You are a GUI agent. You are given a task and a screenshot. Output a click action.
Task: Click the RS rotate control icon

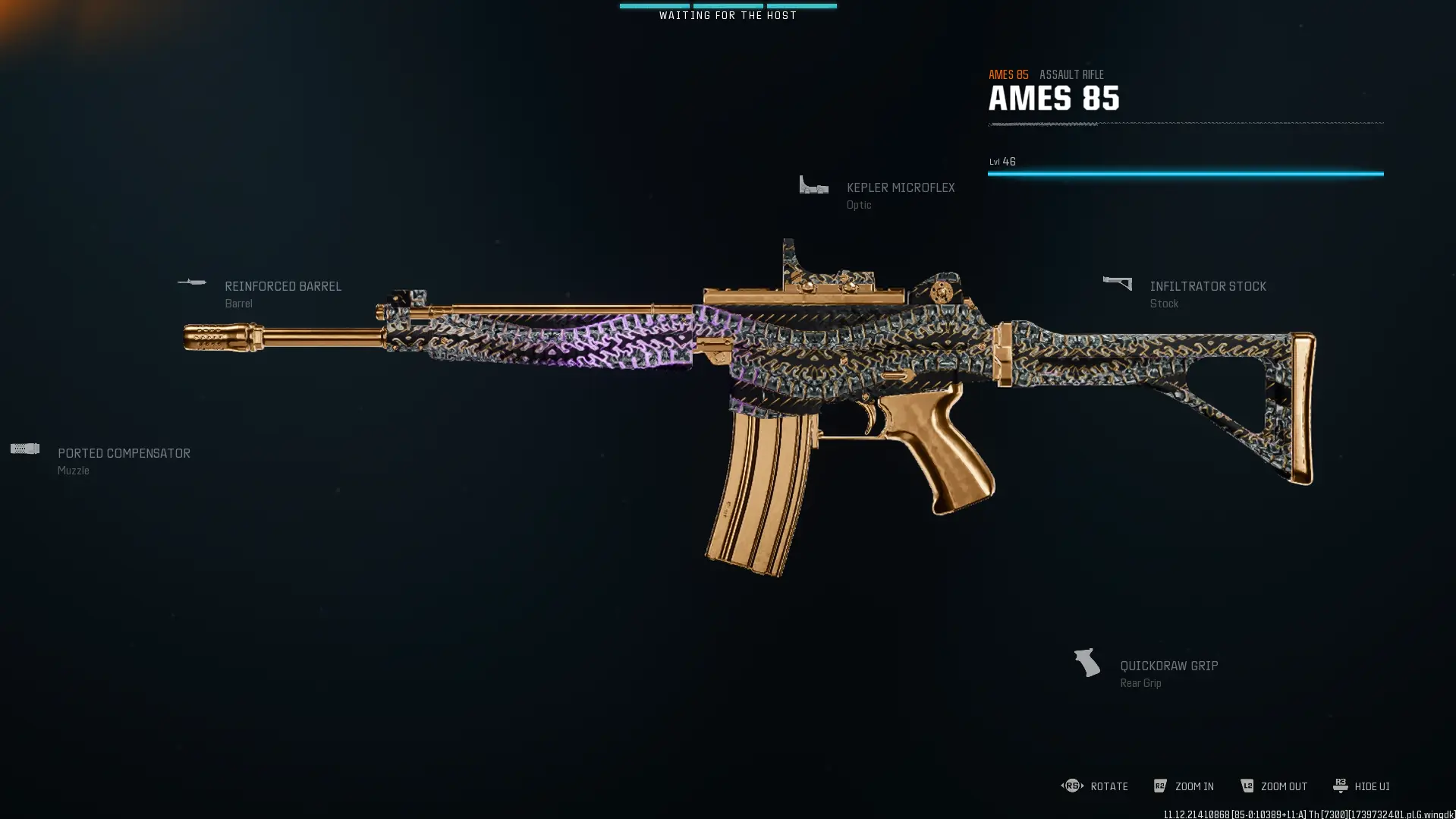coord(1072,786)
